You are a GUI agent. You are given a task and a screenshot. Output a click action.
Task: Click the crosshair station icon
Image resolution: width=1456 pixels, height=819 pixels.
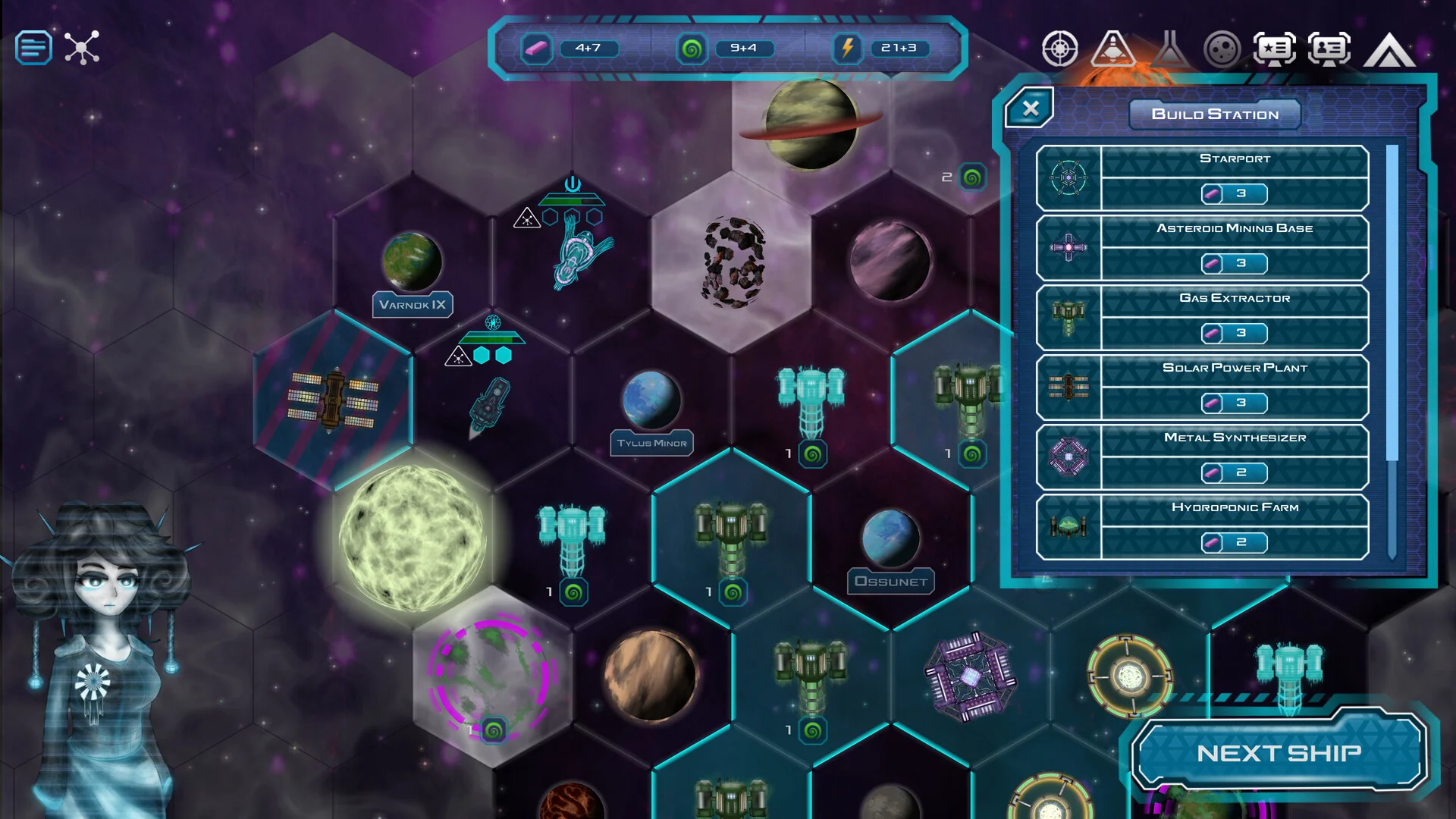coord(1059,49)
